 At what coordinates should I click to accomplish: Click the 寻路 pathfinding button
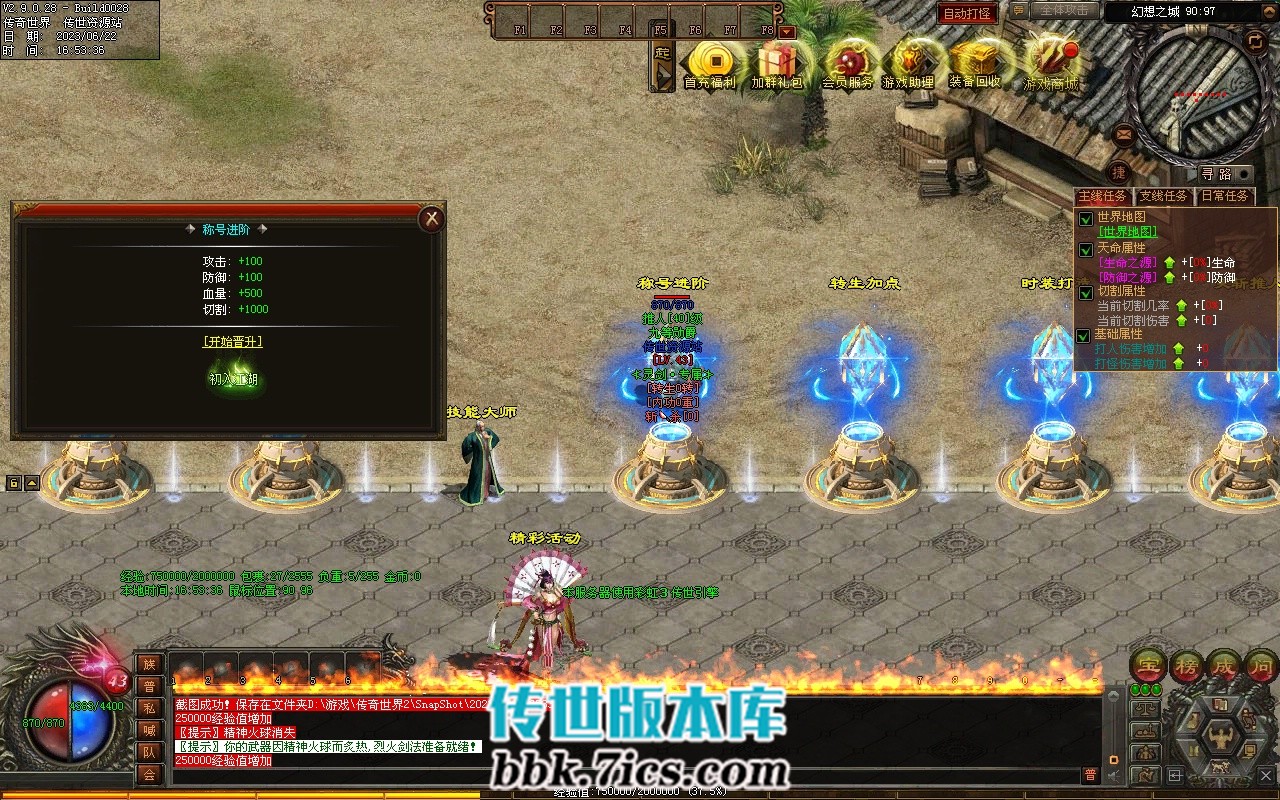click(x=1216, y=174)
